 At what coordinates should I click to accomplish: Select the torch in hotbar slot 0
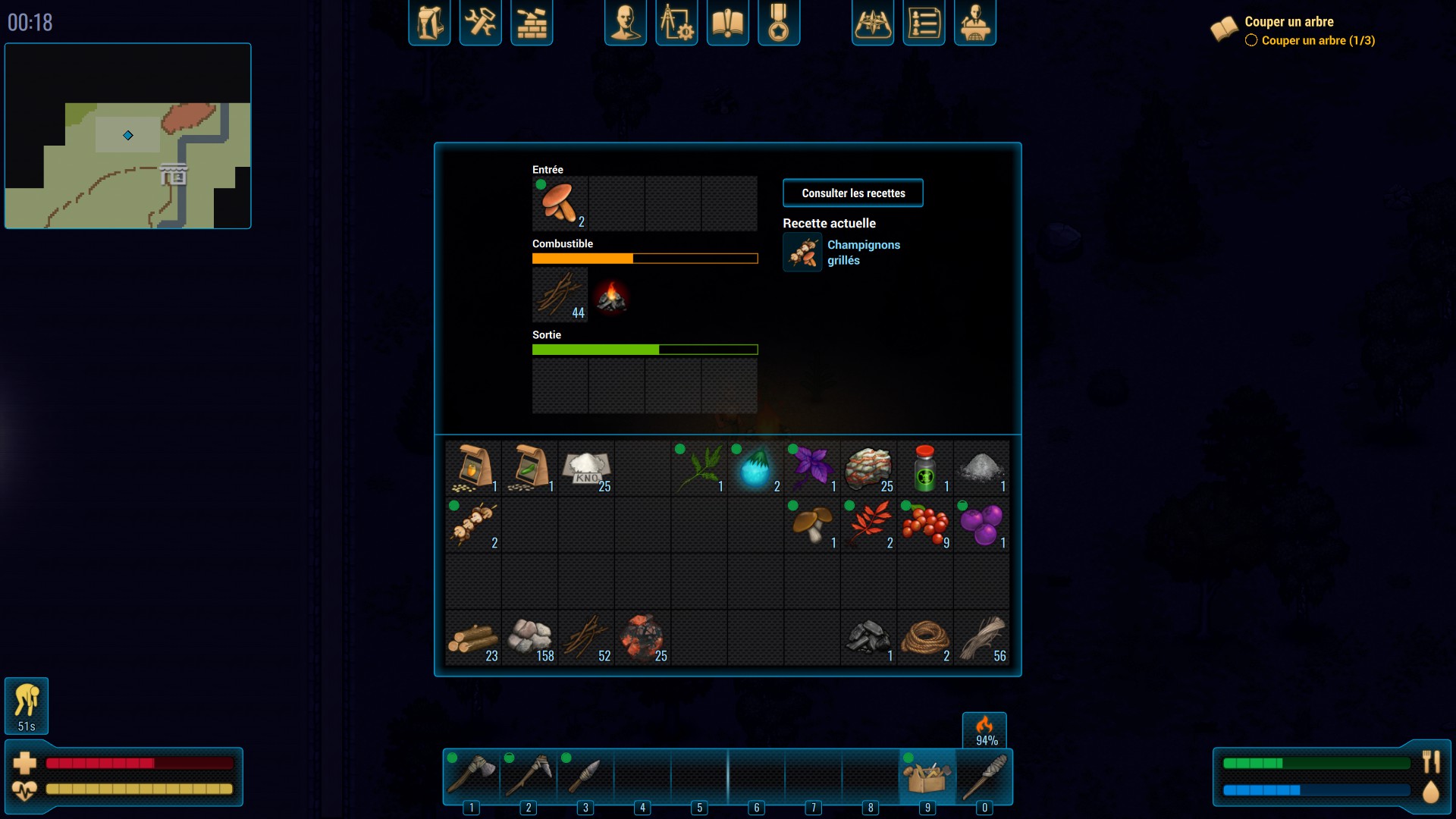[984, 776]
